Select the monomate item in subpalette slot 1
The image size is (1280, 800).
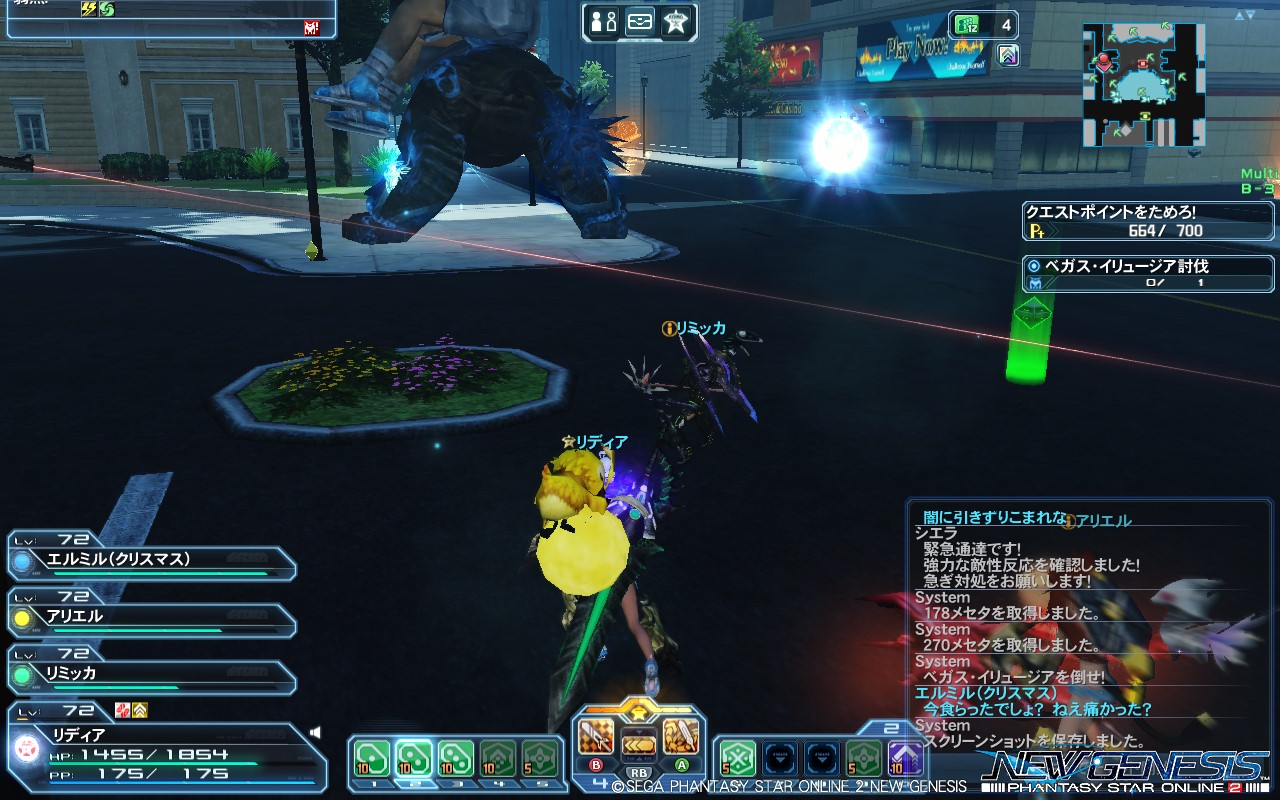coord(372,757)
